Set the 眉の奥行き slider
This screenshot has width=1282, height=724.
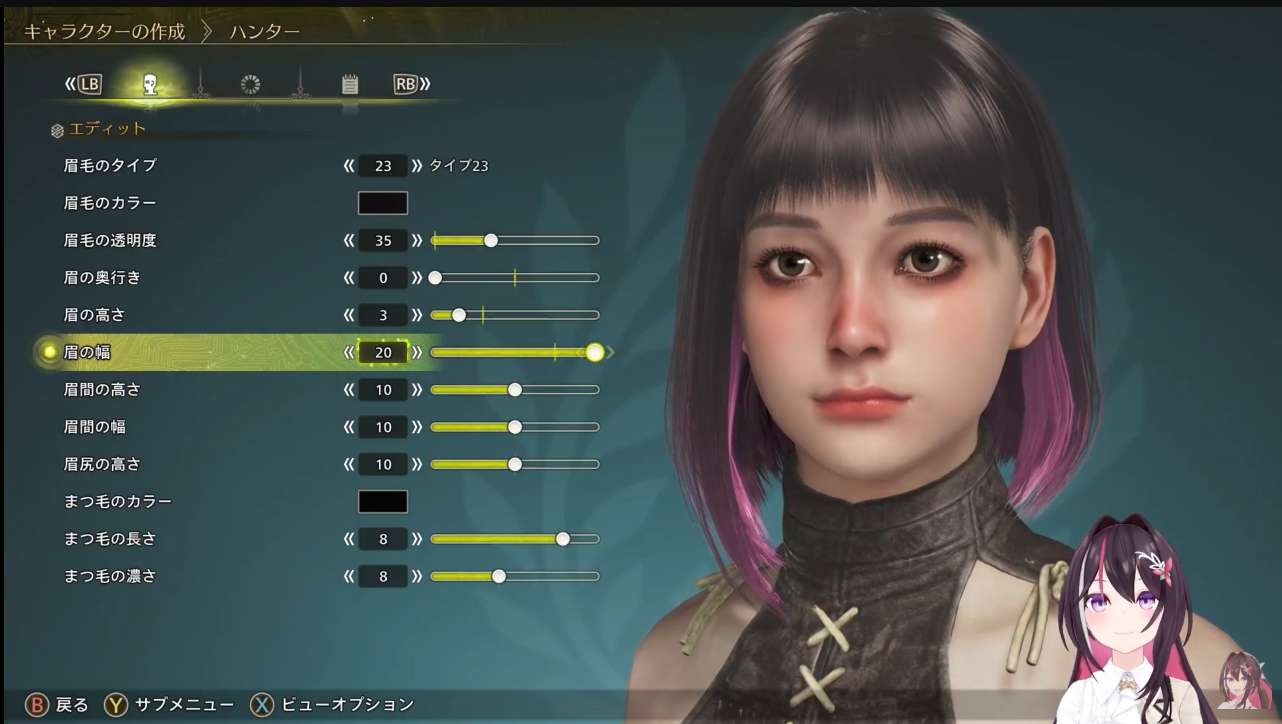point(514,277)
